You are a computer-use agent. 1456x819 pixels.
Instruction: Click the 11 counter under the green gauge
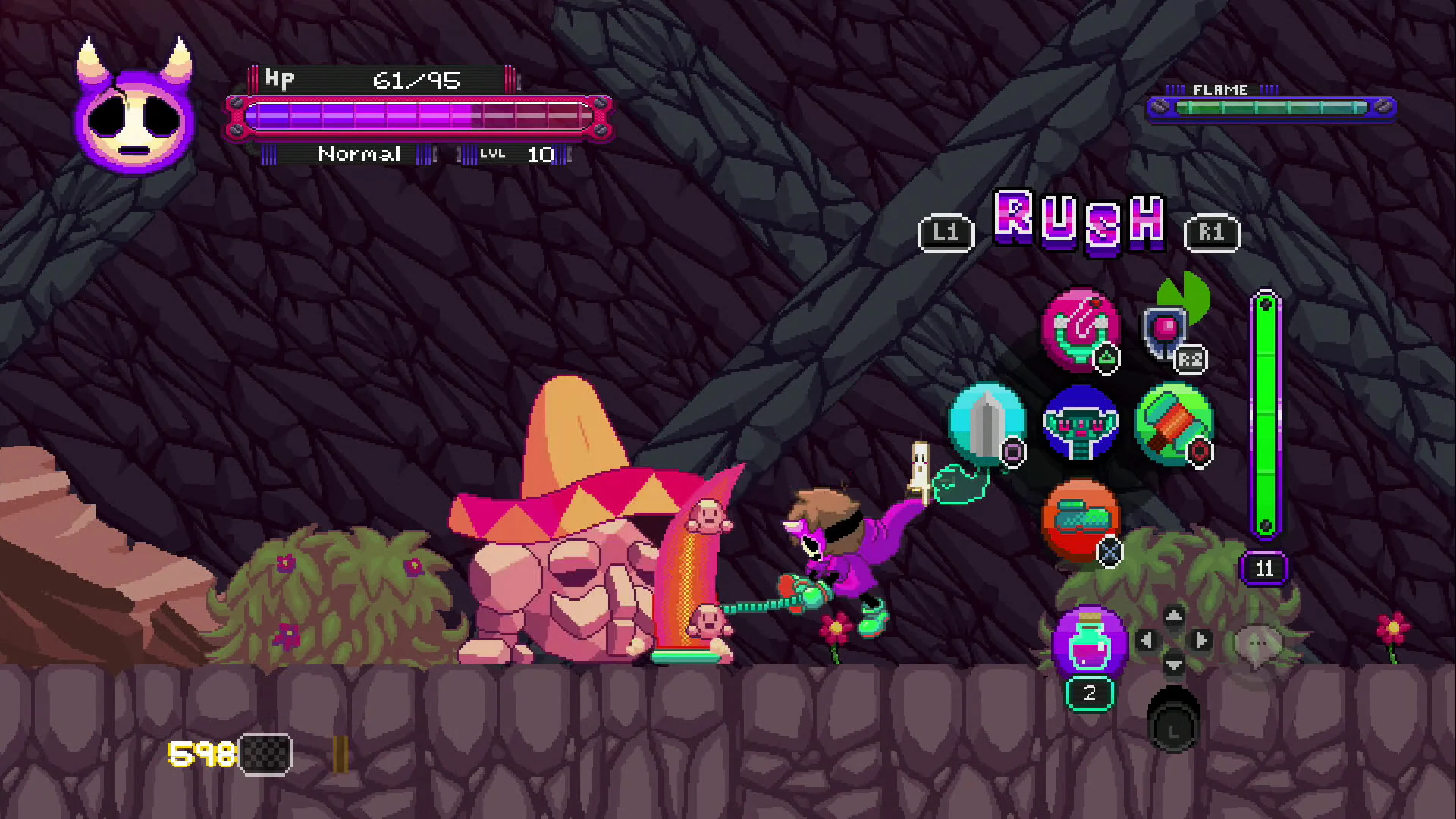1264,569
